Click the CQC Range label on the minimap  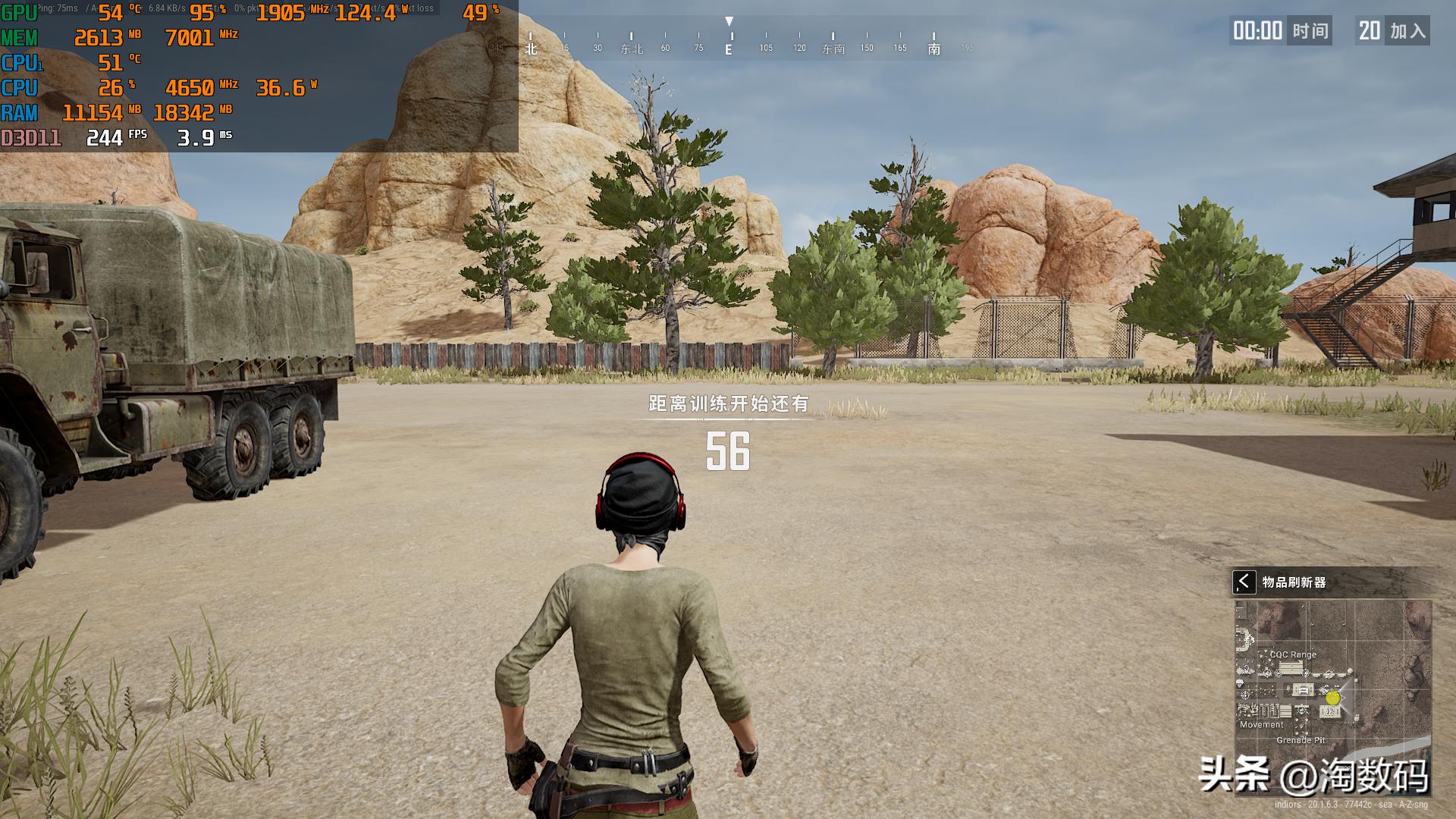point(1293,654)
